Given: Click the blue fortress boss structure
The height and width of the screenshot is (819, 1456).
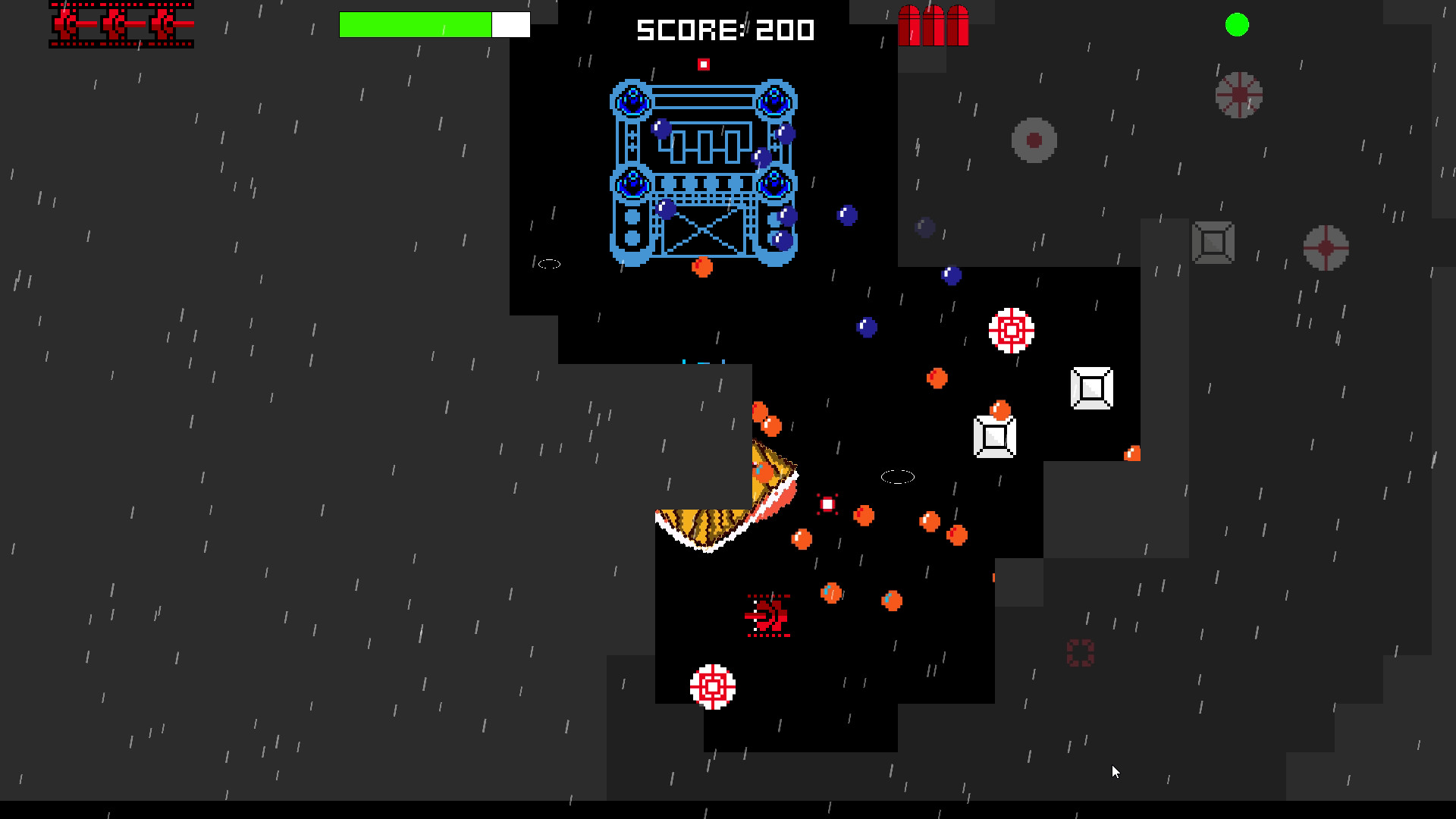Looking at the screenshot, I should pos(703,174).
